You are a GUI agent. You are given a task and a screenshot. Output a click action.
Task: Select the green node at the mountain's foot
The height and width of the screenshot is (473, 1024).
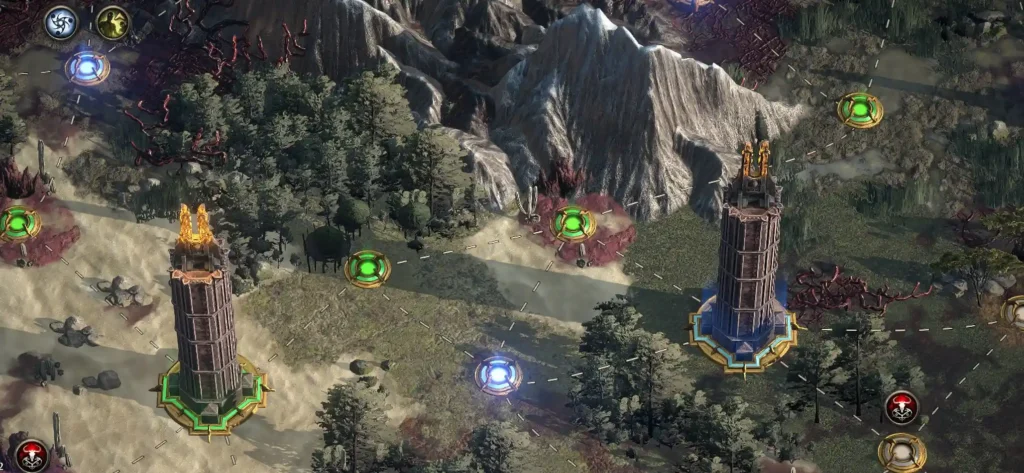point(573,222)
